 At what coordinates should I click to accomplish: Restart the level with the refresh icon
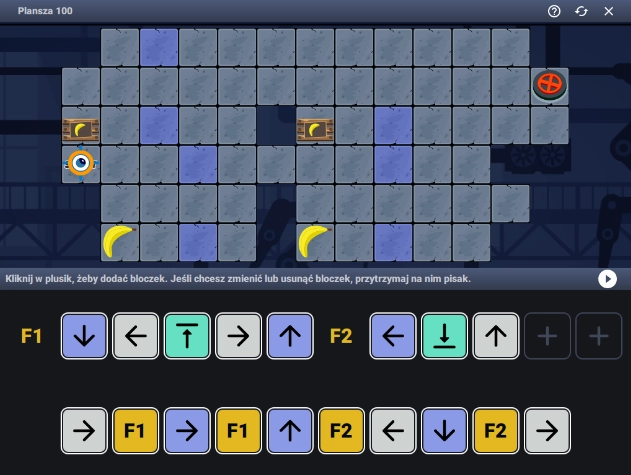(581, 11)
